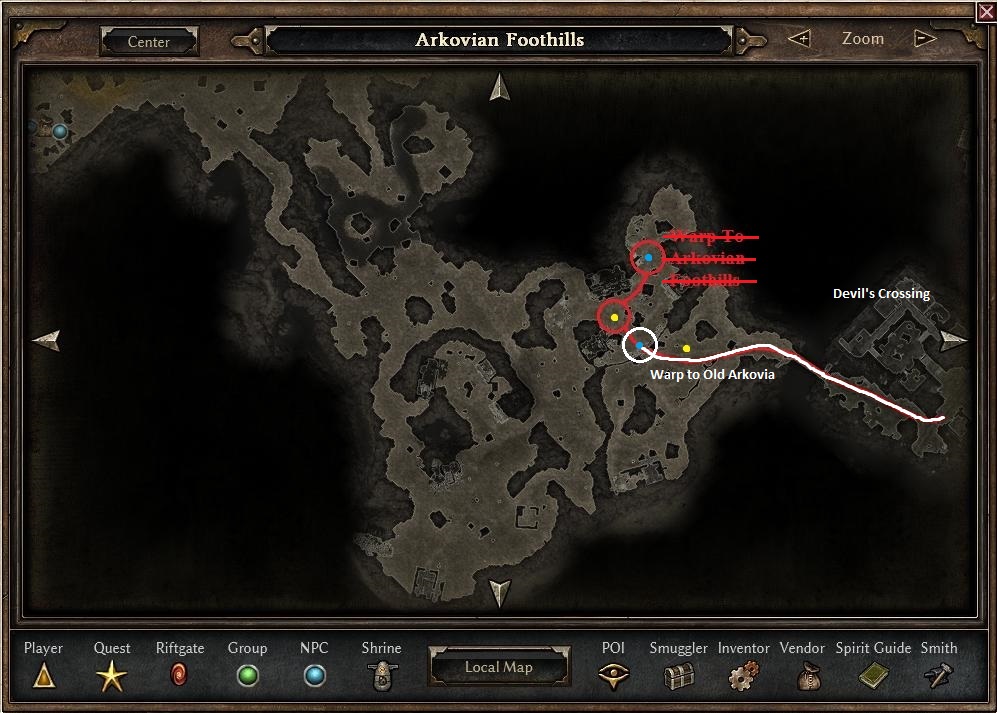This screenshot has height=713, width=997.
Task: Select the Smuggler chest legend icon
Action: [678, 677]
